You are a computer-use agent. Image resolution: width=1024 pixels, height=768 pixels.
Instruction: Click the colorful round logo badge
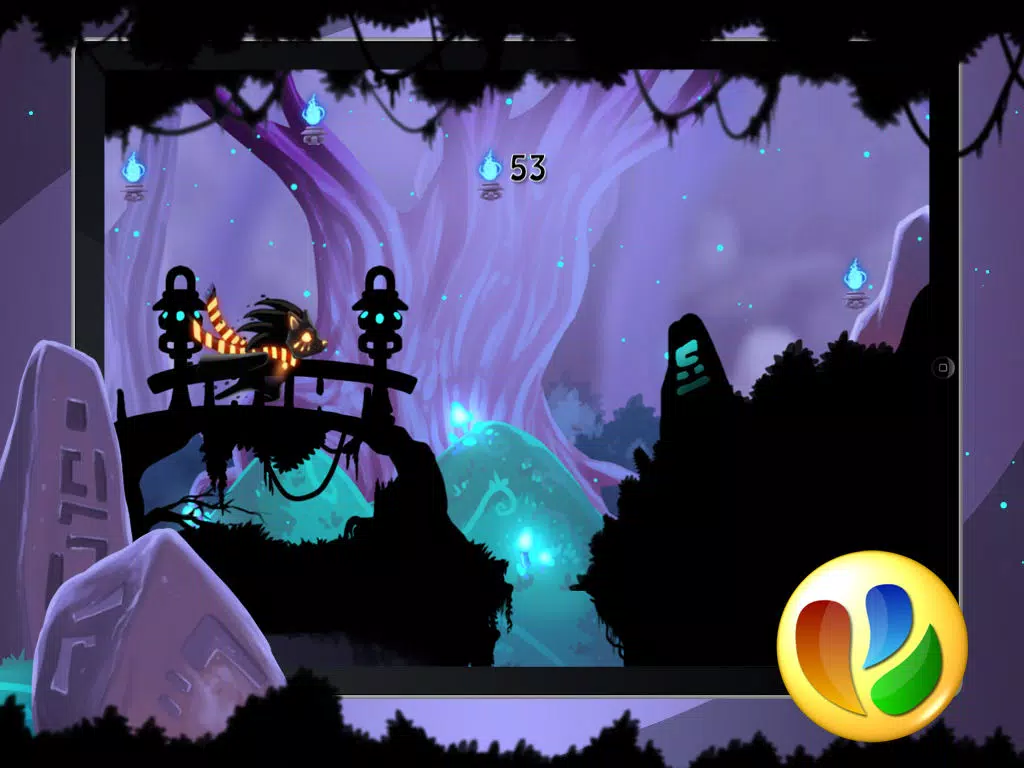872,645
